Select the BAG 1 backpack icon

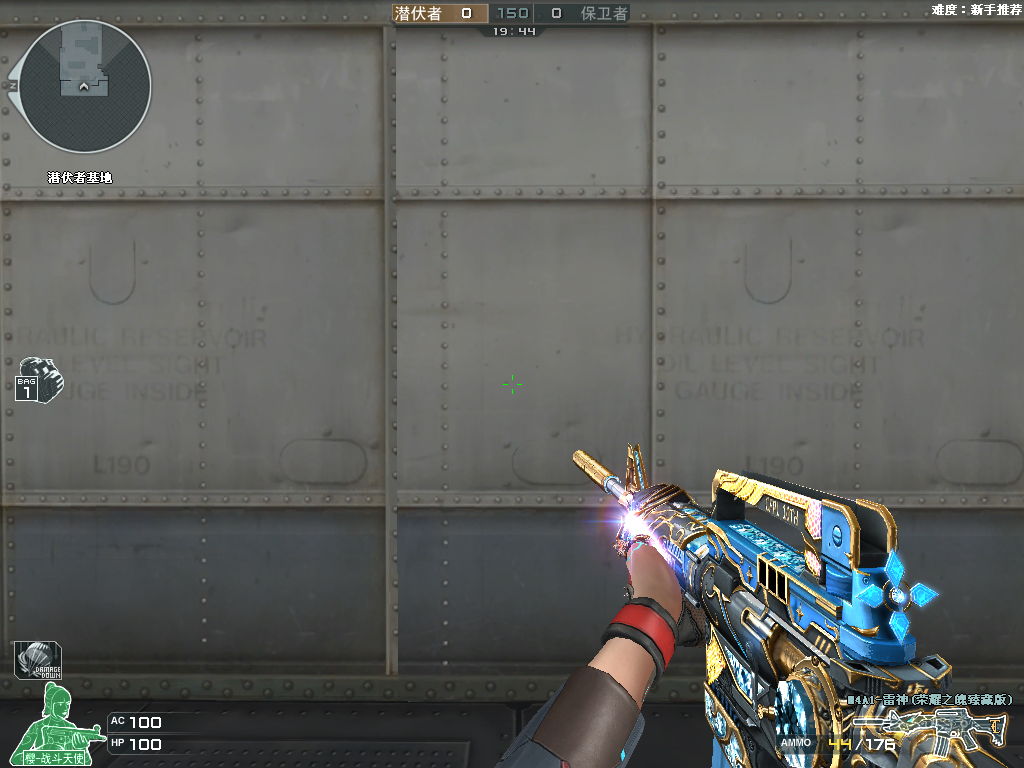click(x=38, y=378)
